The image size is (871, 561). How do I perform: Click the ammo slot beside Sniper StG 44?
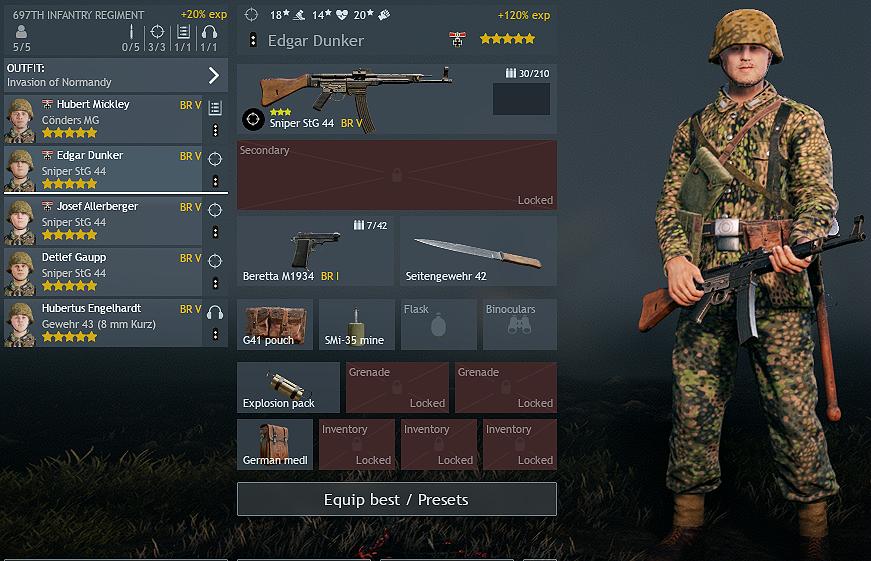(521, 99)
